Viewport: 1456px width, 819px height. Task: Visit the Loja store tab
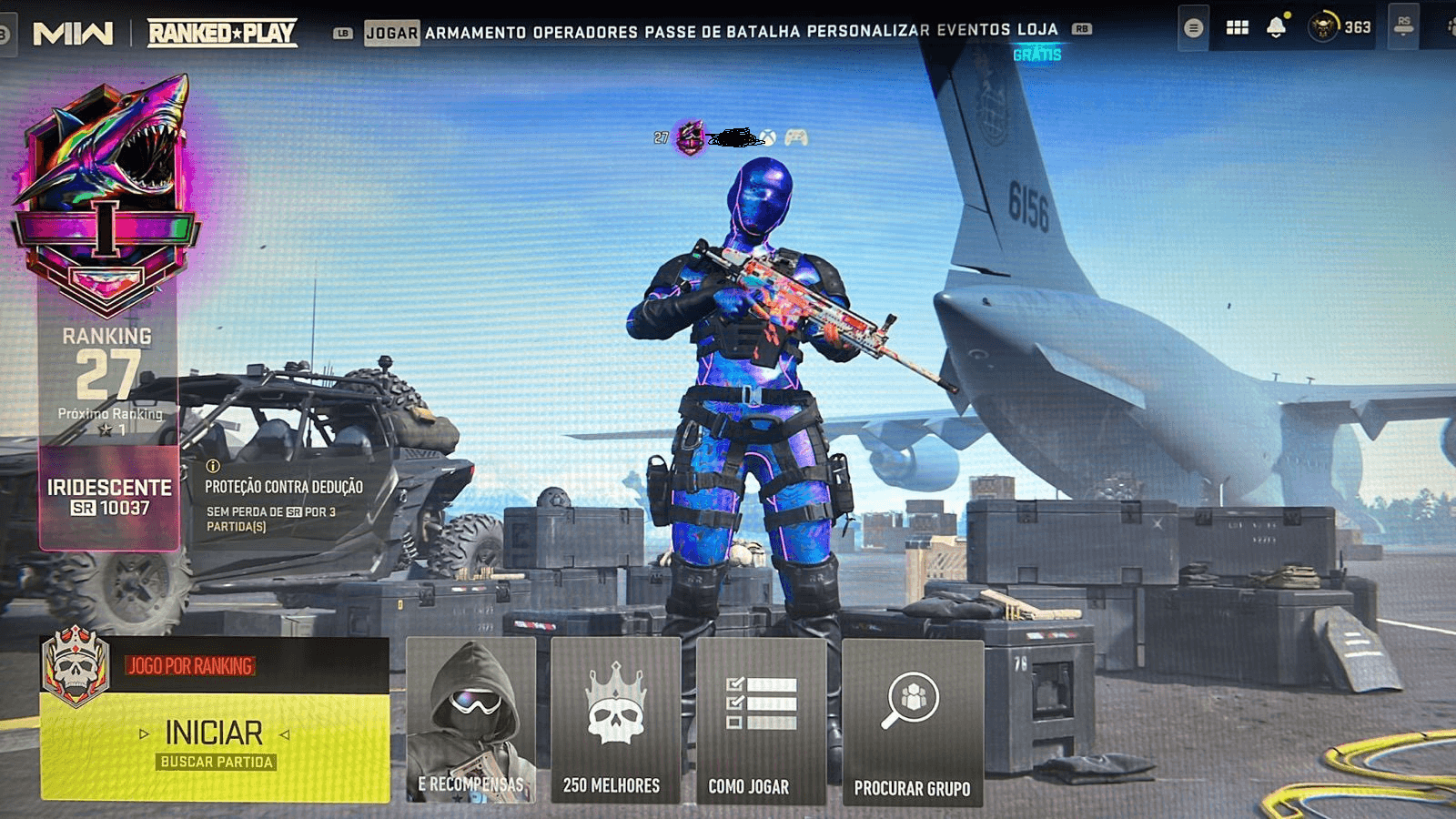1037,30
